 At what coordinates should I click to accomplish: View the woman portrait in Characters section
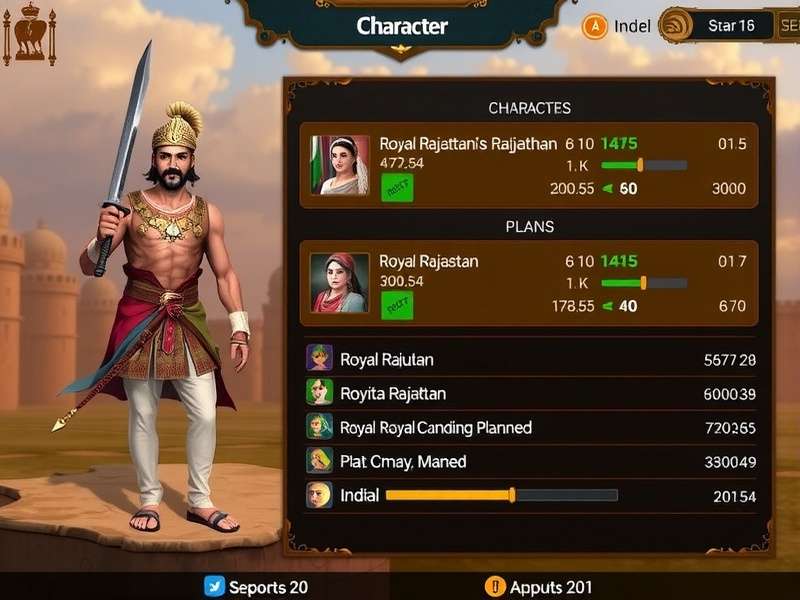340,165
